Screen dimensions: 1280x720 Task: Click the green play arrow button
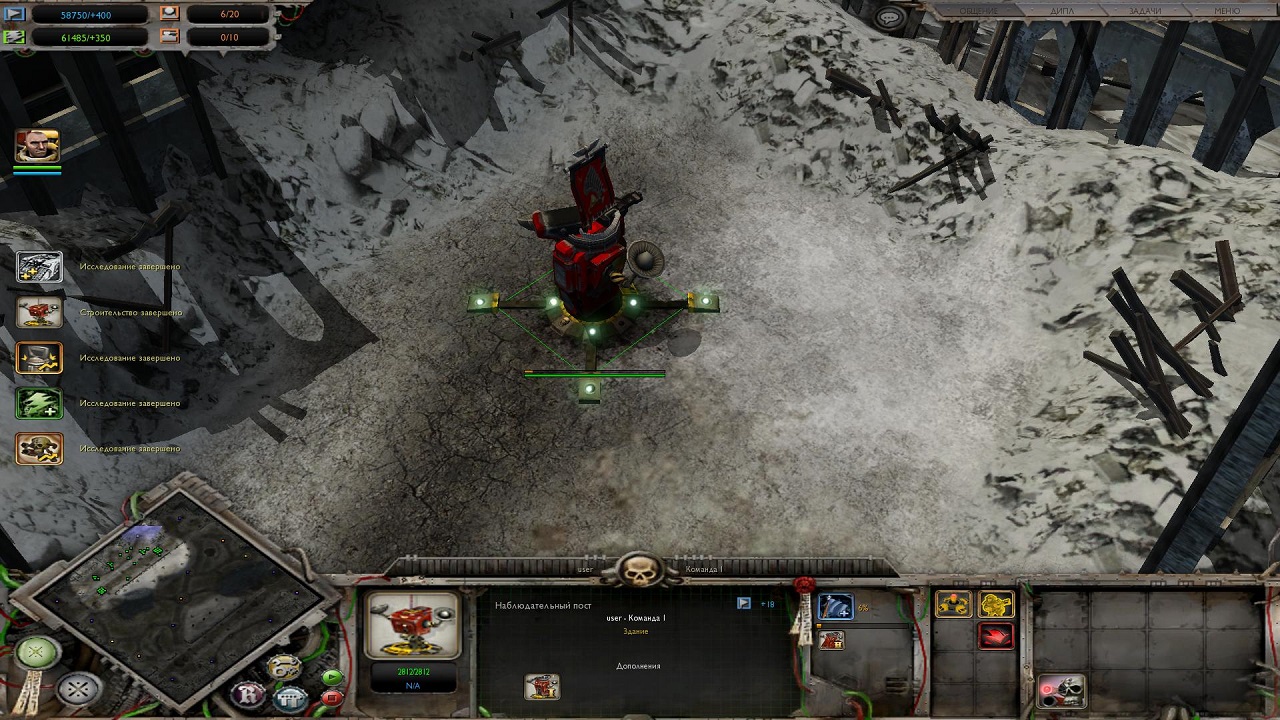(x=332, y=677)
